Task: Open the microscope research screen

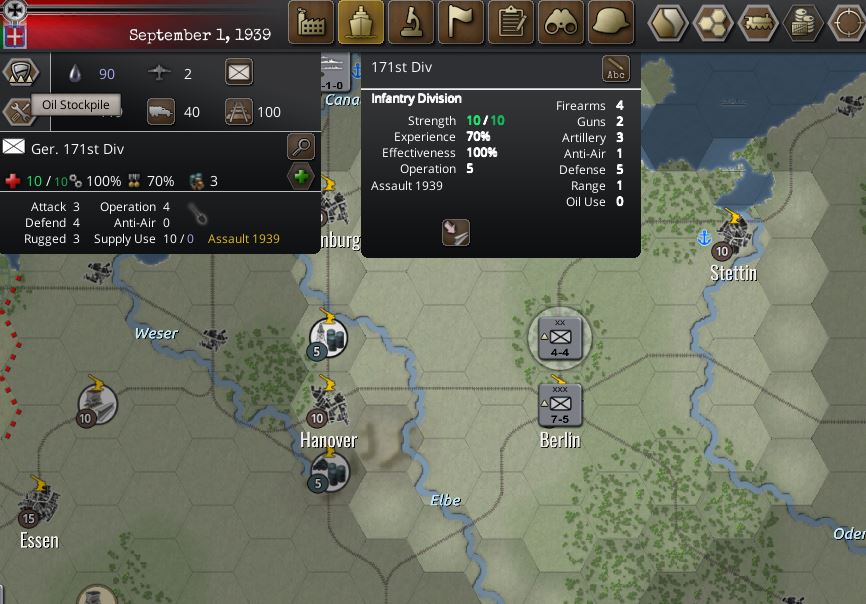Action: pos(411,22)
